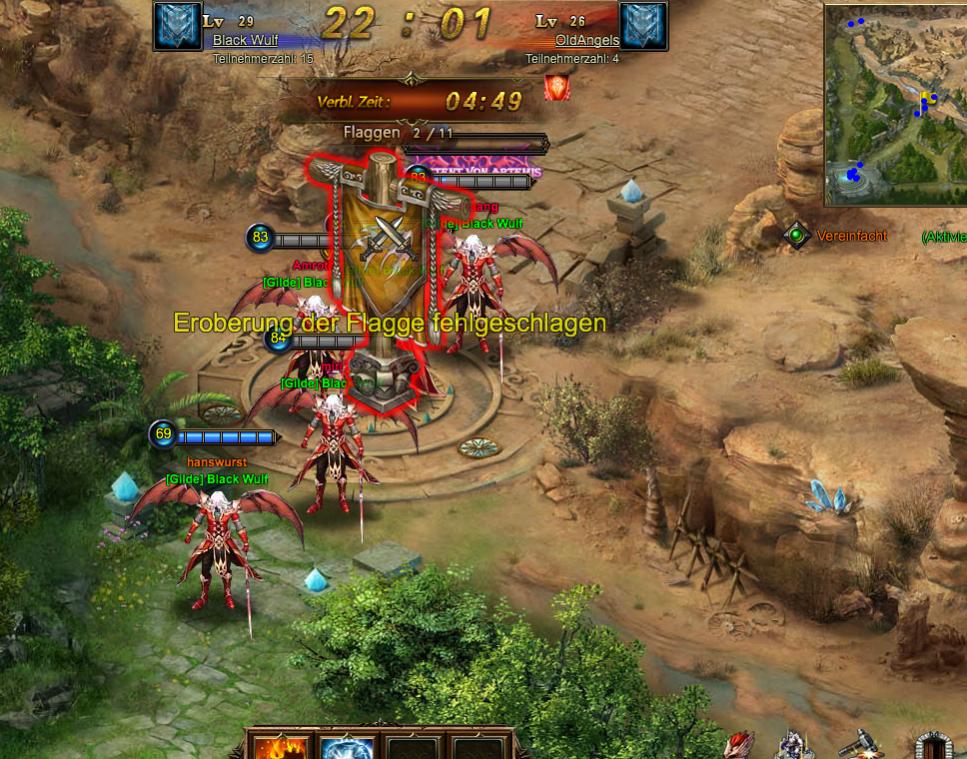The height and width of the screenshot is (759, 967).
Task: Click the red shield buff icon
Action: pyautogui.click(x=557, y=90)
